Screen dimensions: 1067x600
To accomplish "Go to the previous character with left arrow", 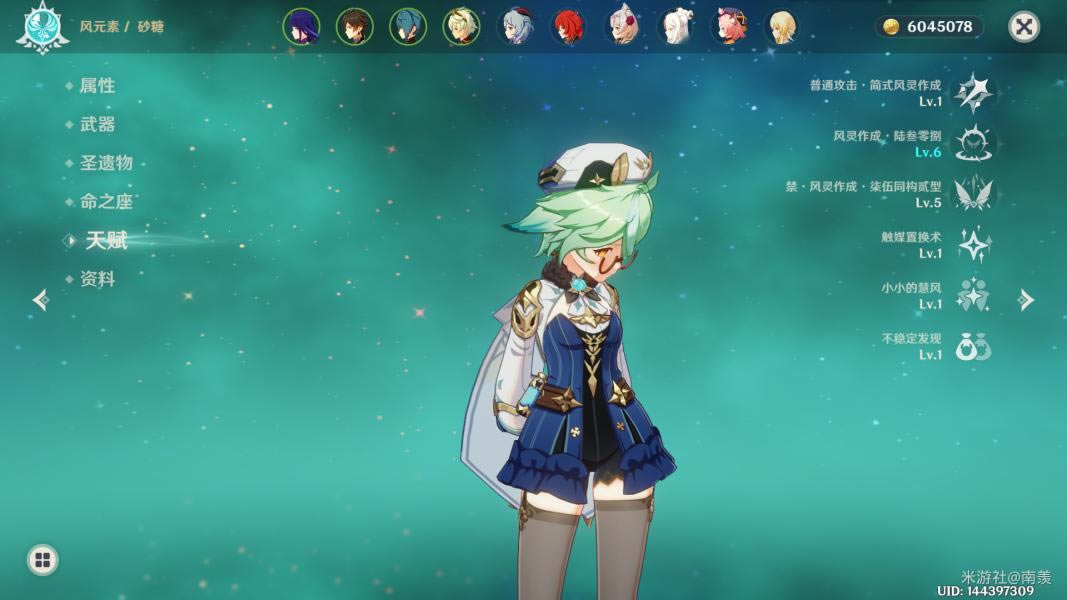I will coord(40,300).
